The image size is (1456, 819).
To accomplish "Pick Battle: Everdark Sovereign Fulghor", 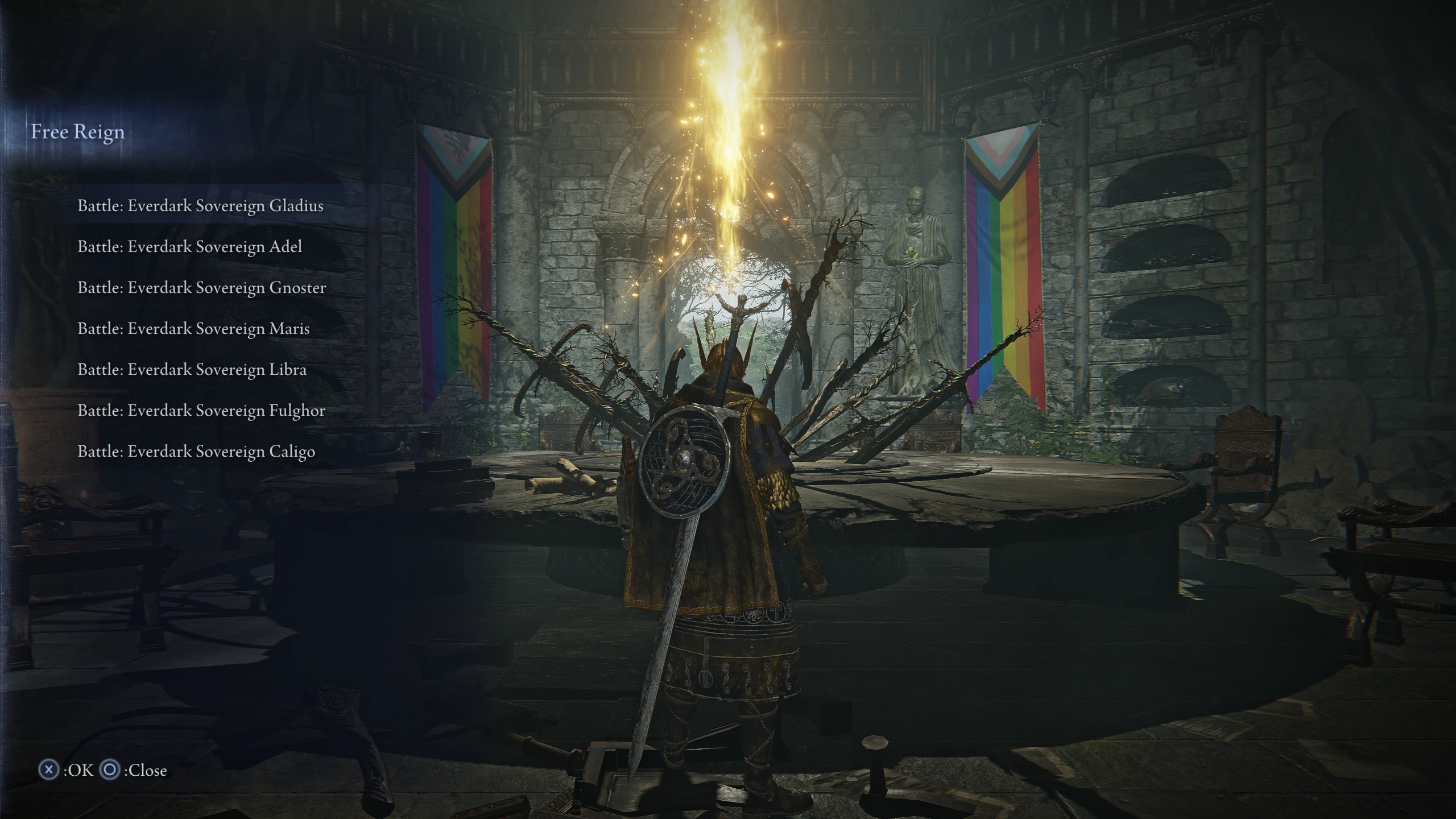I will point(201,411).
